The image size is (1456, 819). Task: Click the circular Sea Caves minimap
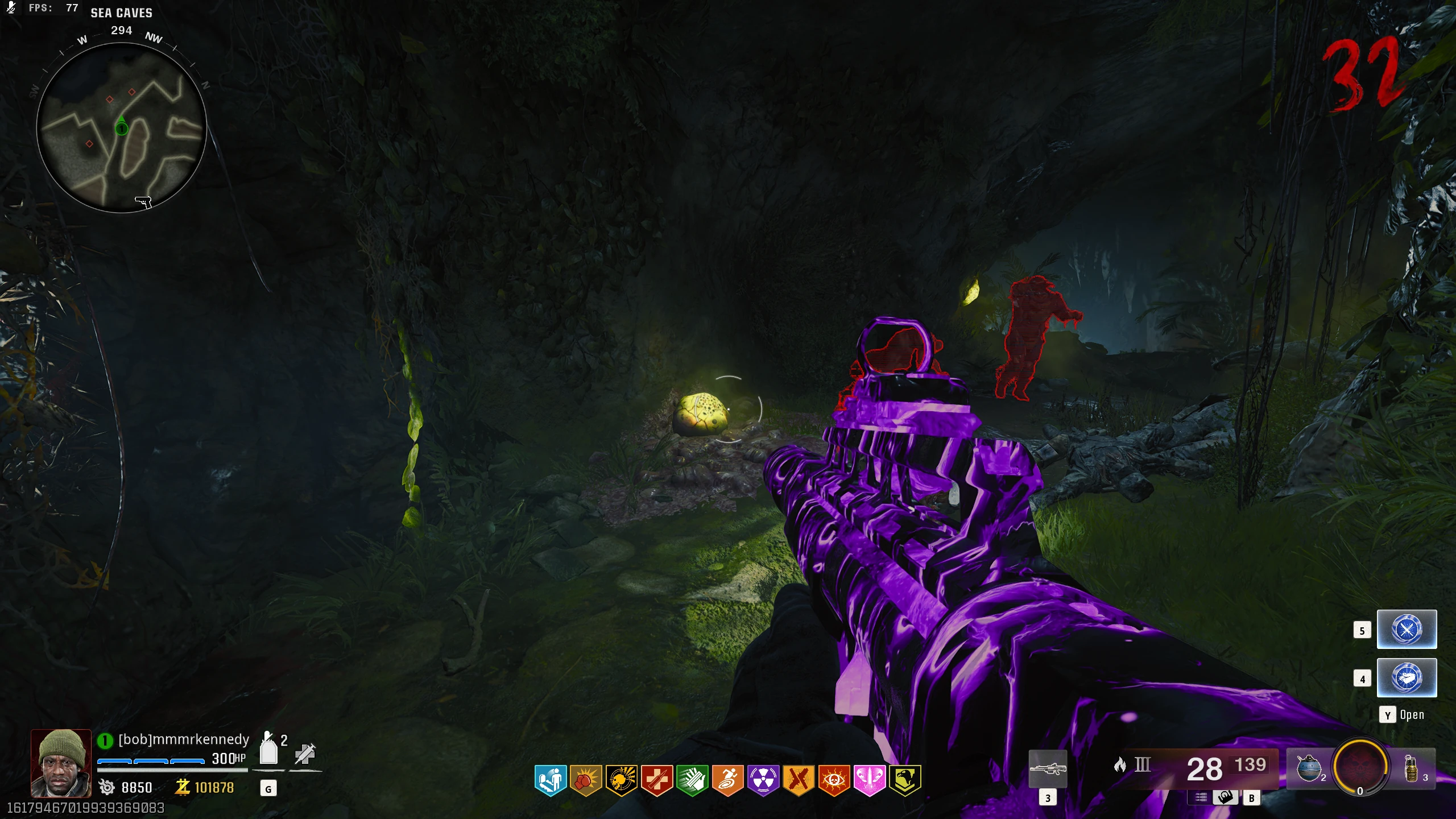(x=121, y=129)
